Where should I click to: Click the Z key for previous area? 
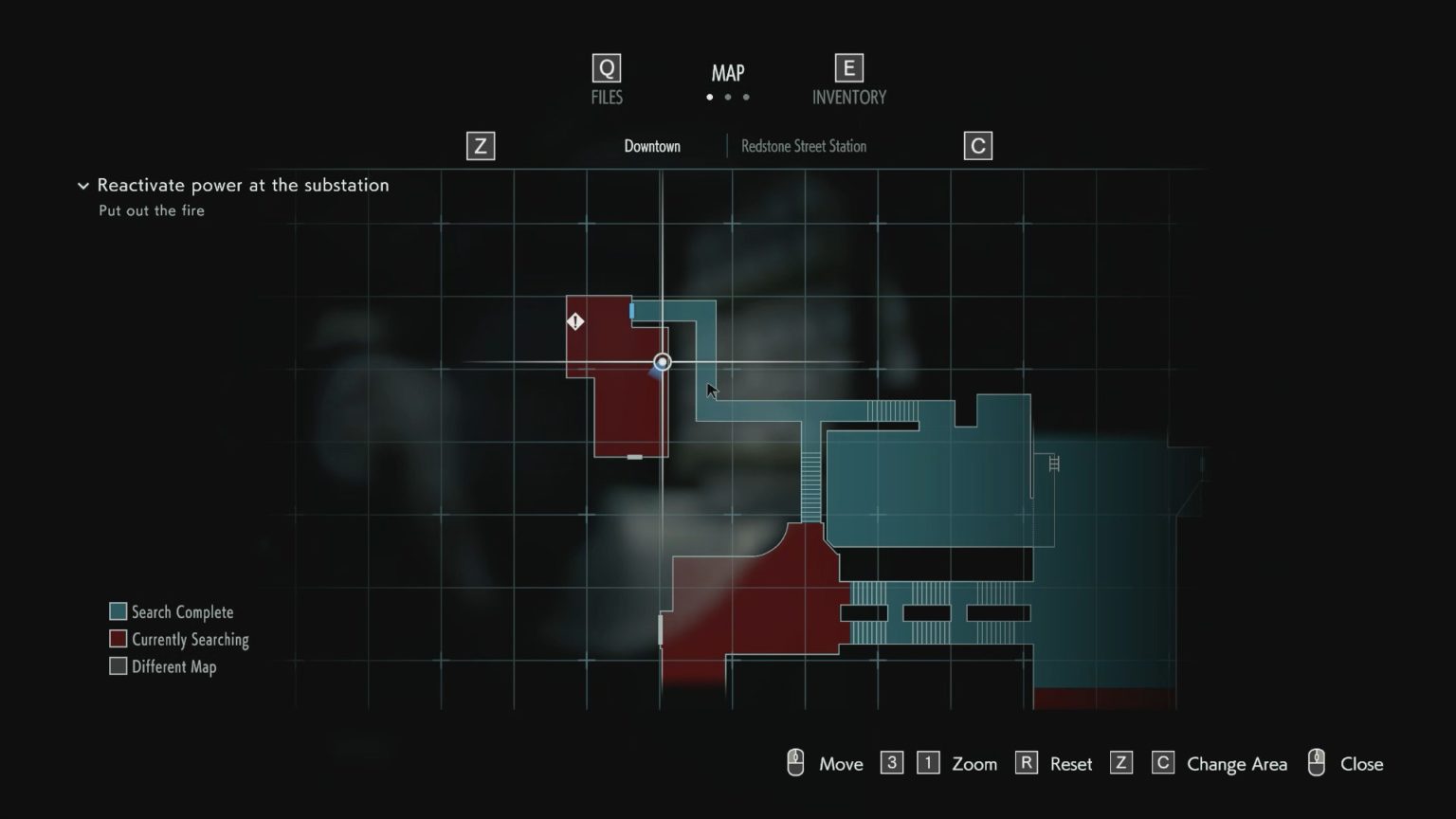[x=480, y=145]
